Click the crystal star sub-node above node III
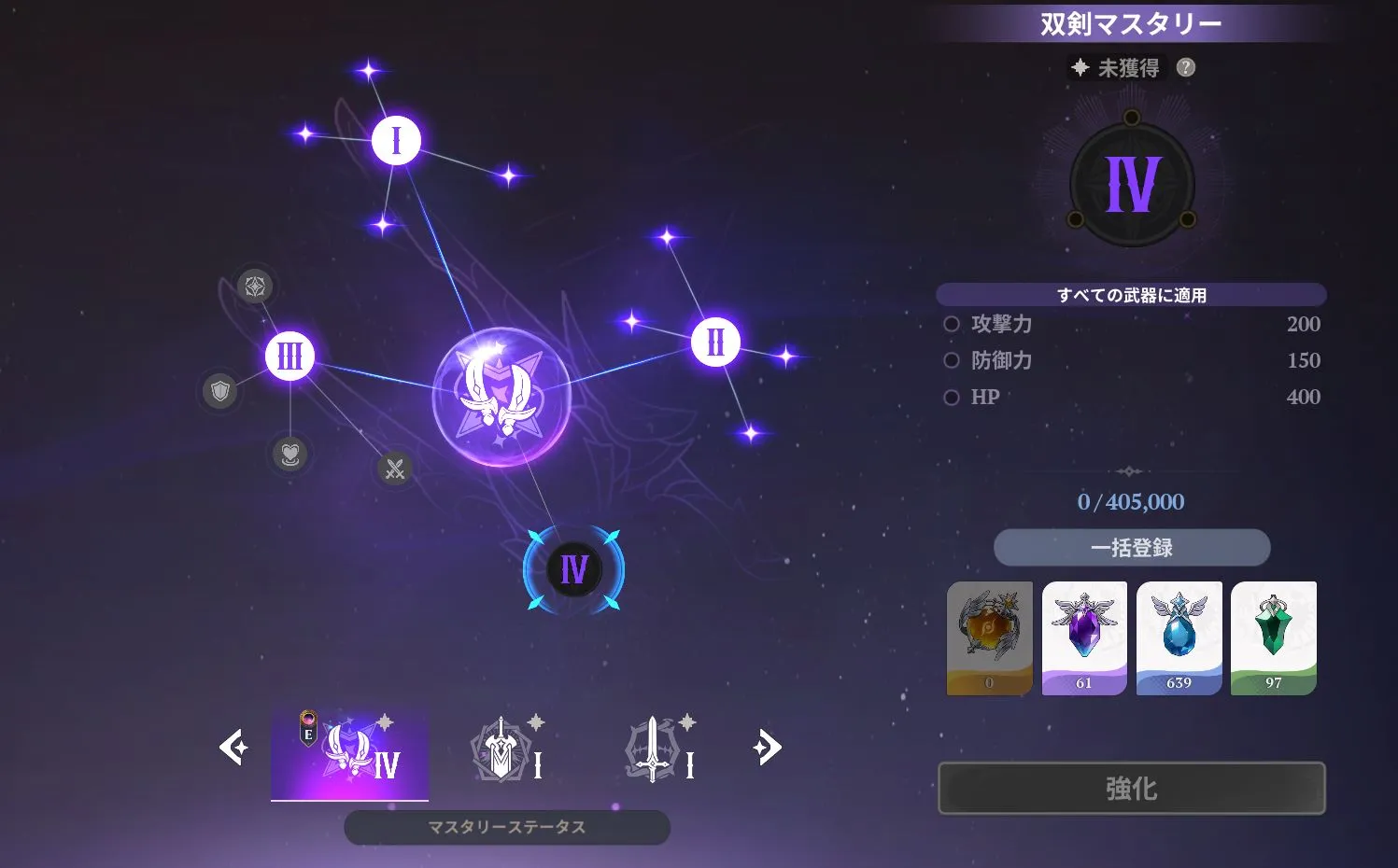Screen dimensions: 1398x868 click(253, 287)
